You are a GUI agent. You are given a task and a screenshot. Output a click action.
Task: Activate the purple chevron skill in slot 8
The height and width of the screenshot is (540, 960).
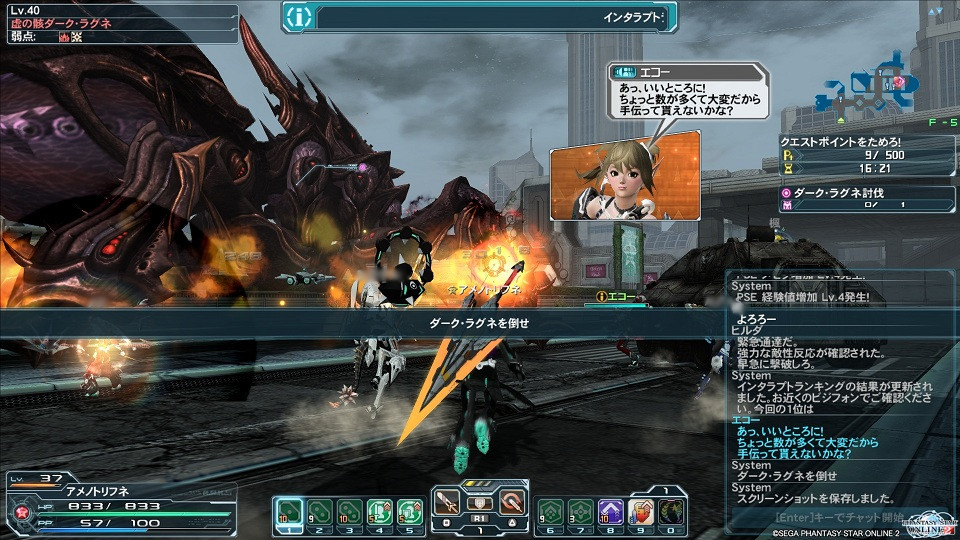tap(611, 513)
